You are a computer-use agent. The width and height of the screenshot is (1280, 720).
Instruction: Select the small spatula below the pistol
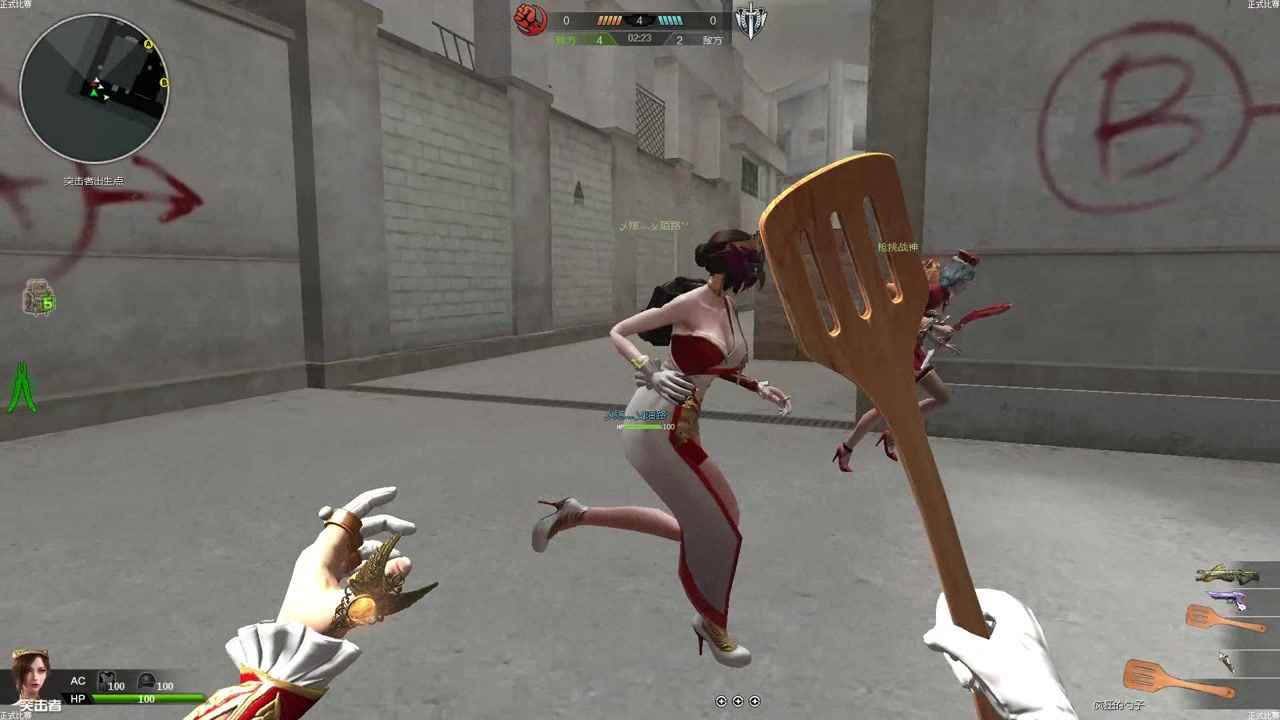point(1222,620)
